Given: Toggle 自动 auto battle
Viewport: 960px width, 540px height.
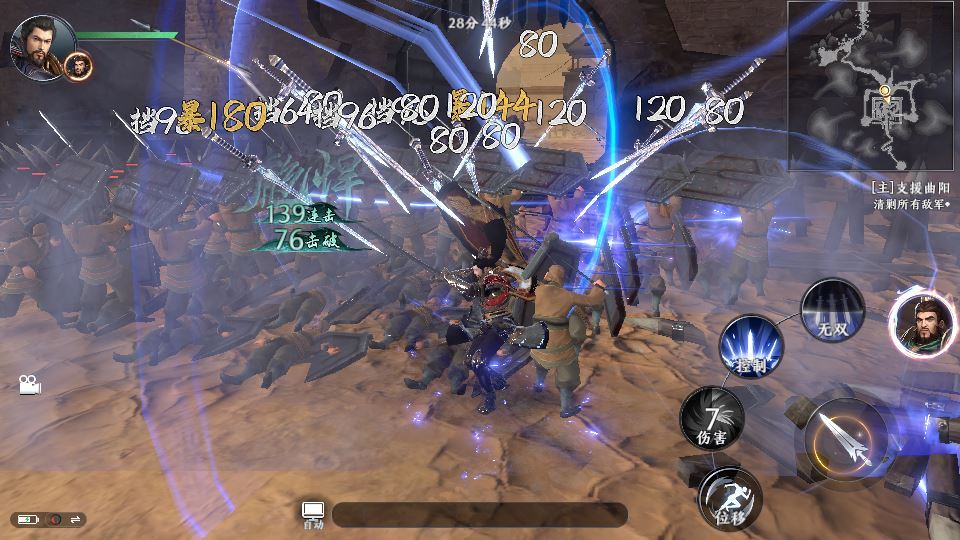Looking at the screenshot, I should pyautogui.click(x=313, y=514).
